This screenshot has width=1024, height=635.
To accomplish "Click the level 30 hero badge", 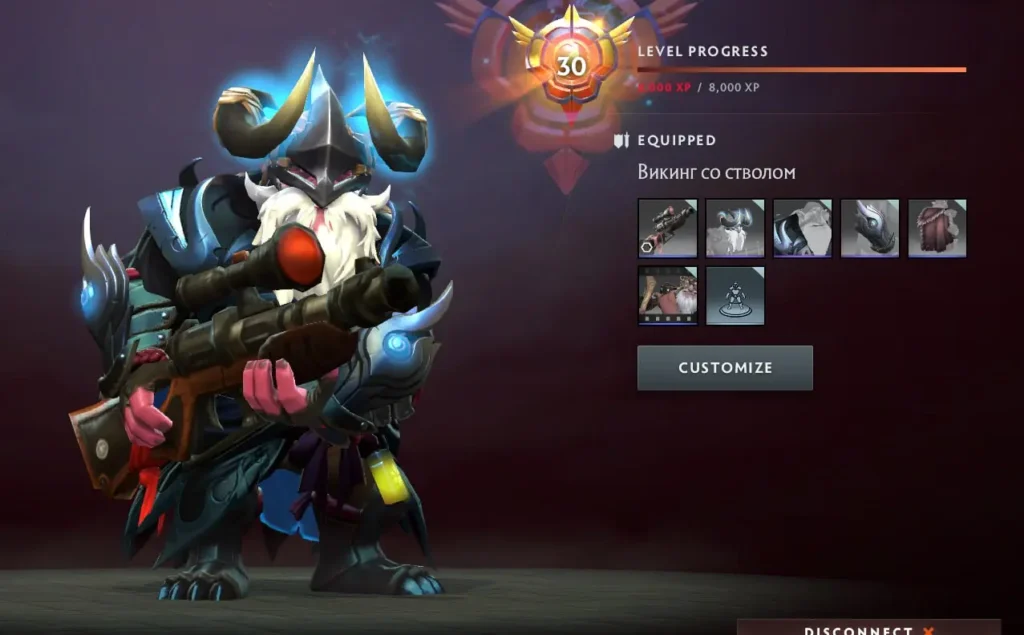I will coord(571,66).
